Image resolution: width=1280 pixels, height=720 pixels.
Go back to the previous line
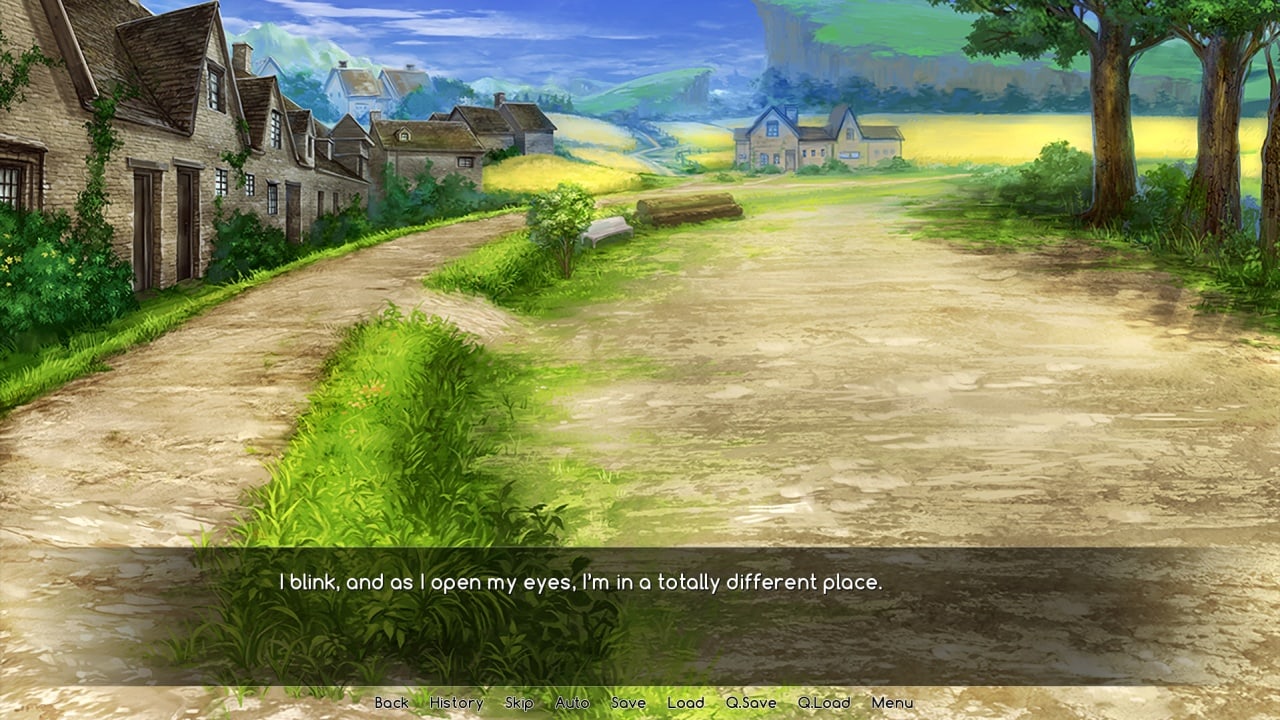pos(391,703)
